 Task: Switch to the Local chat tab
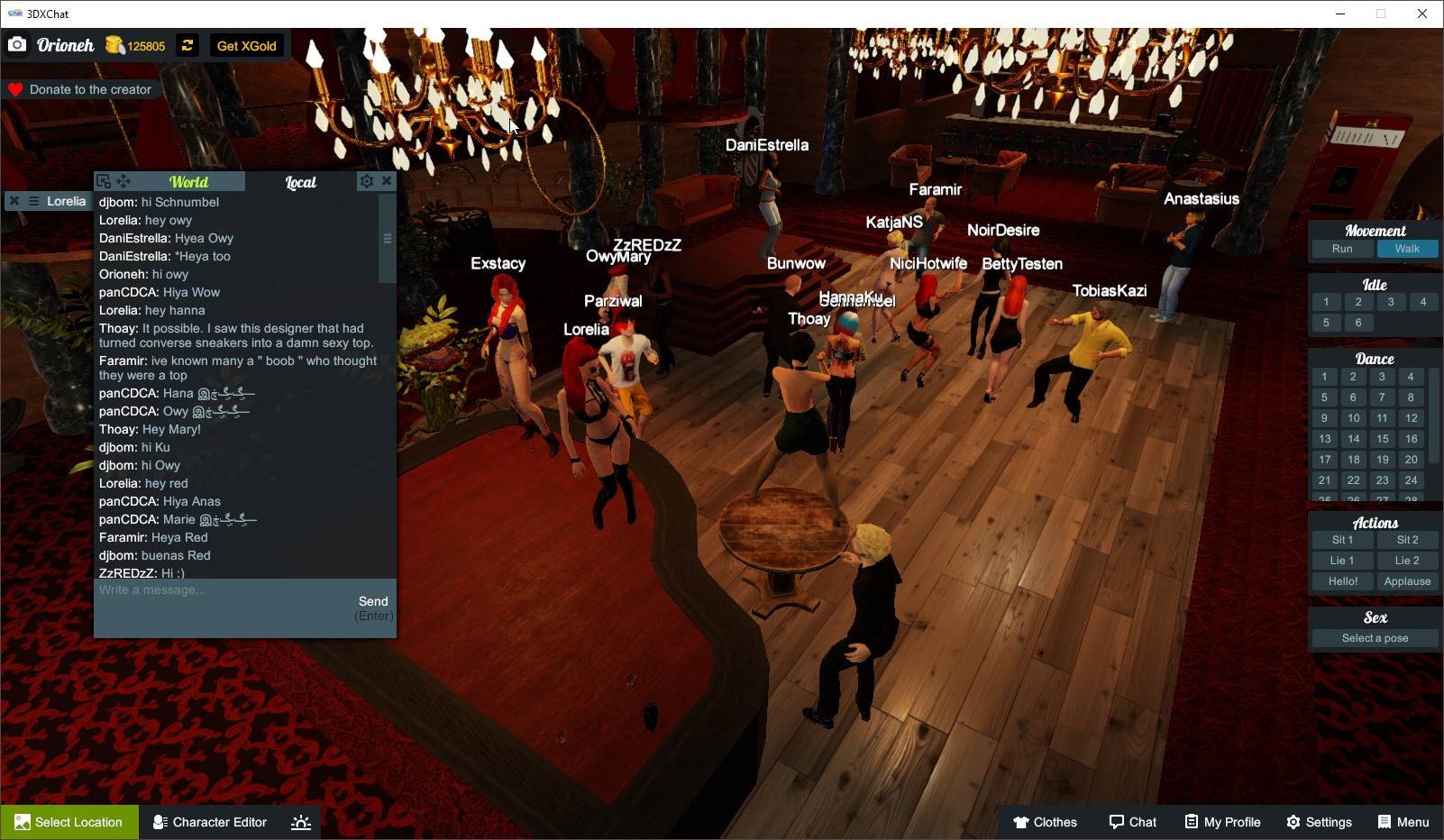[300, 182]
